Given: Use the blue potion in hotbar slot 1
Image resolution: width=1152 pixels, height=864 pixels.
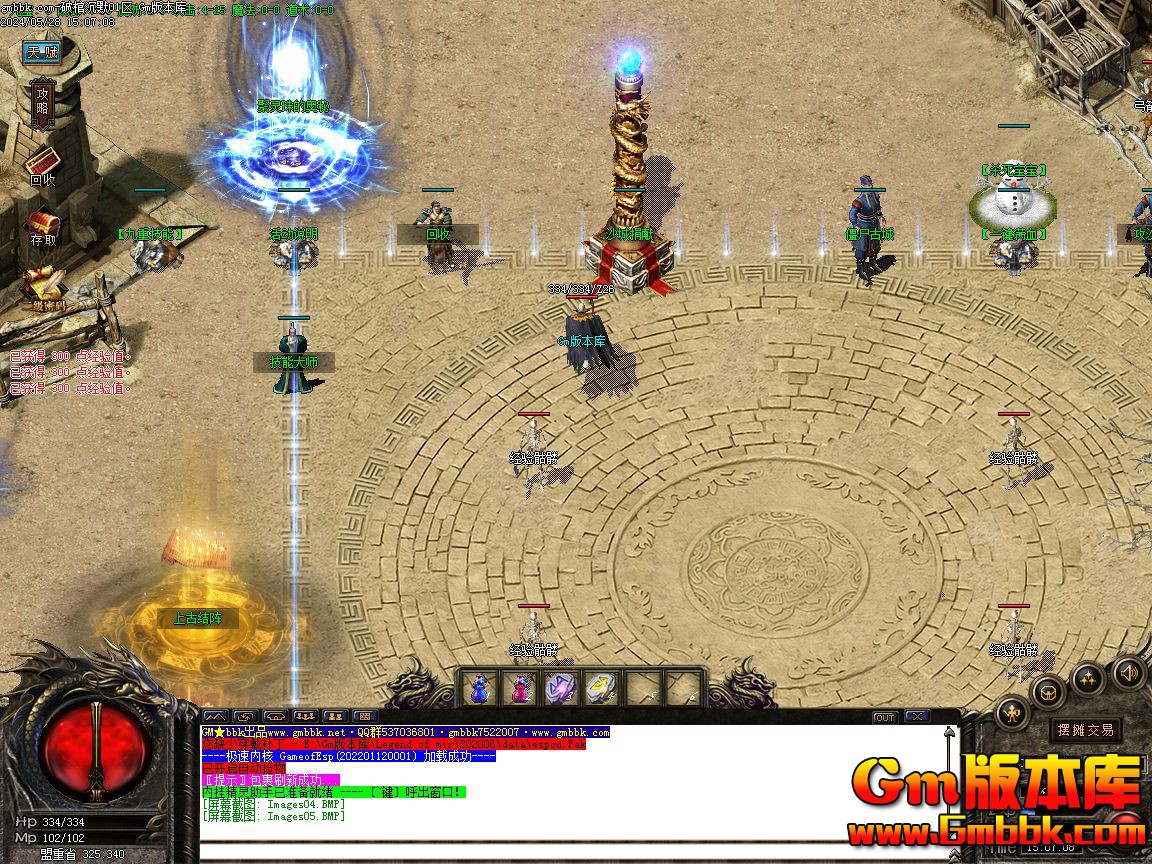Looking at the screenshot, I should click(481, 688).
